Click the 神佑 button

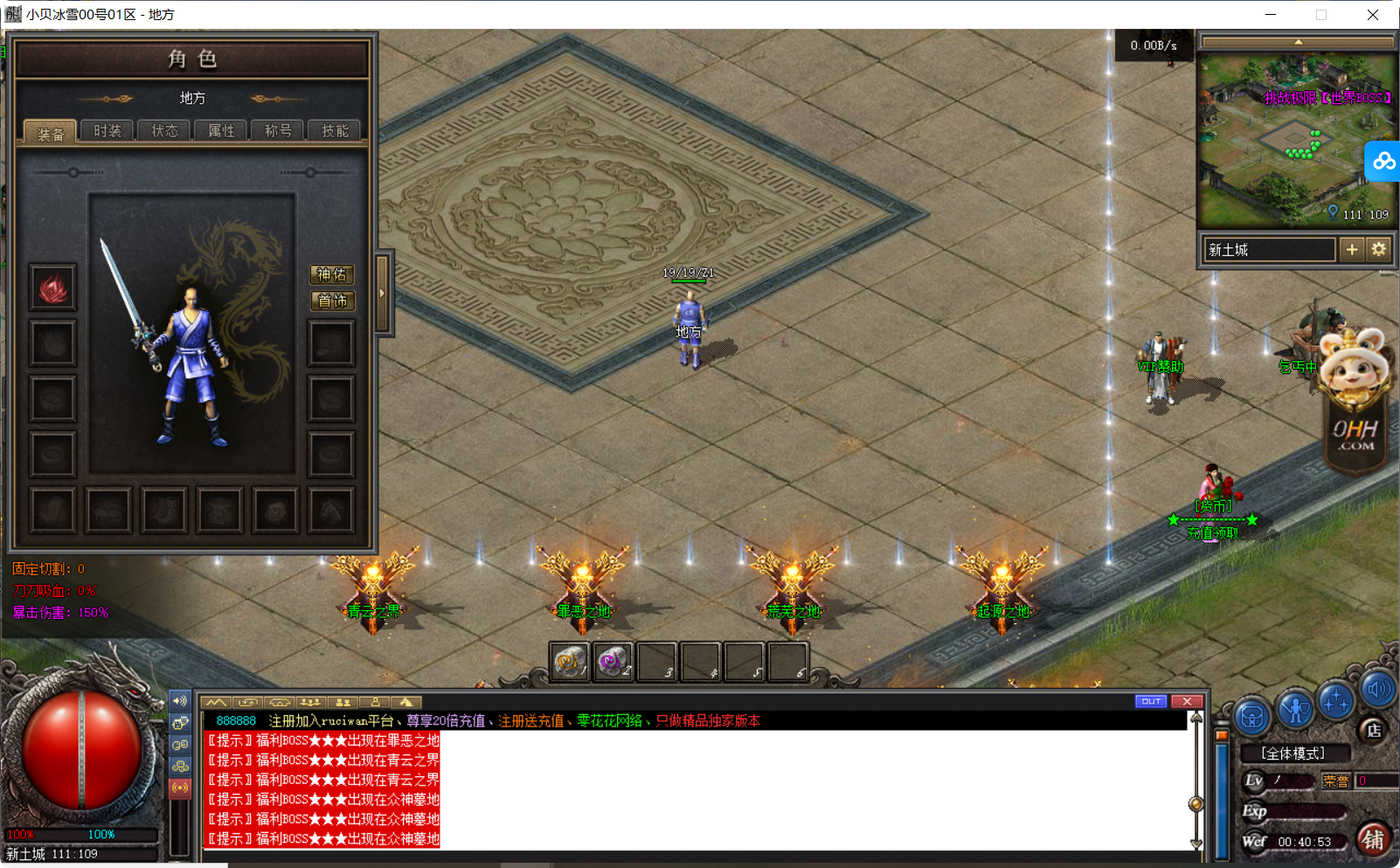pyautogui.click(x=332, y=274)
